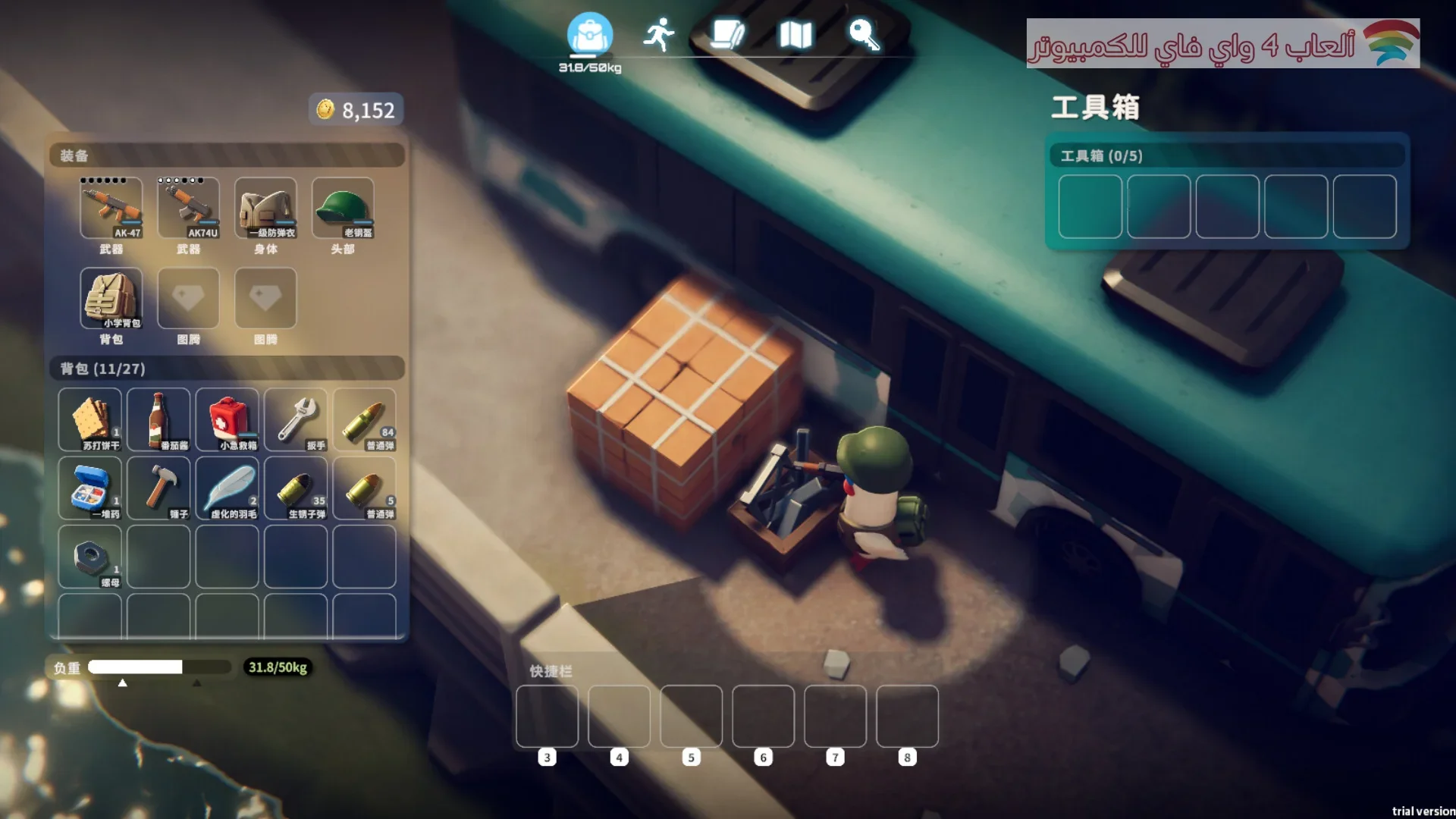Select the soda crackers in the bag
Viewport: 1456px width, 819px height.
tap(90, 420)
